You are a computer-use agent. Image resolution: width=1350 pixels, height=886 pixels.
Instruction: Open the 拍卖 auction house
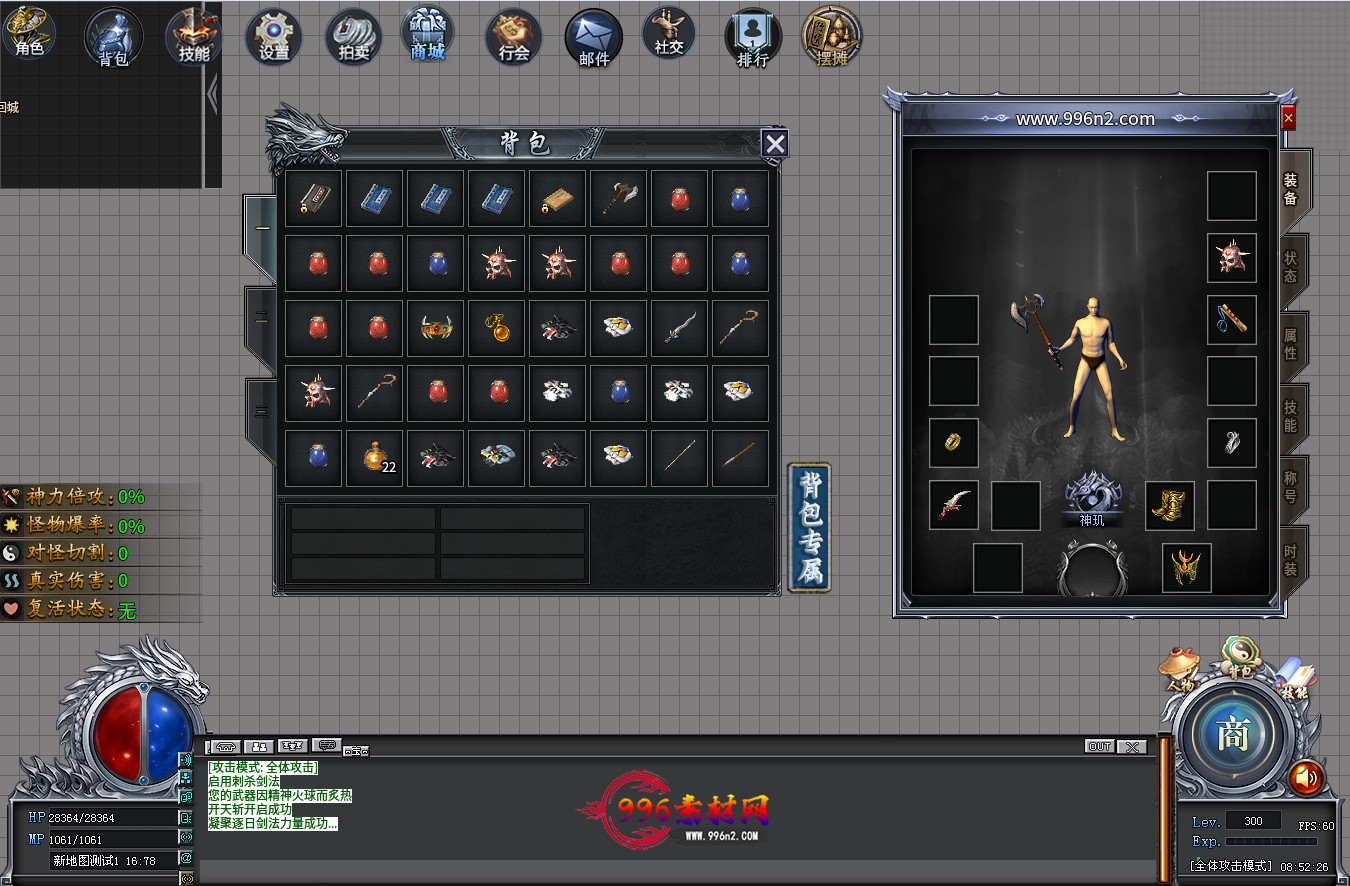[x=353, y=37]
